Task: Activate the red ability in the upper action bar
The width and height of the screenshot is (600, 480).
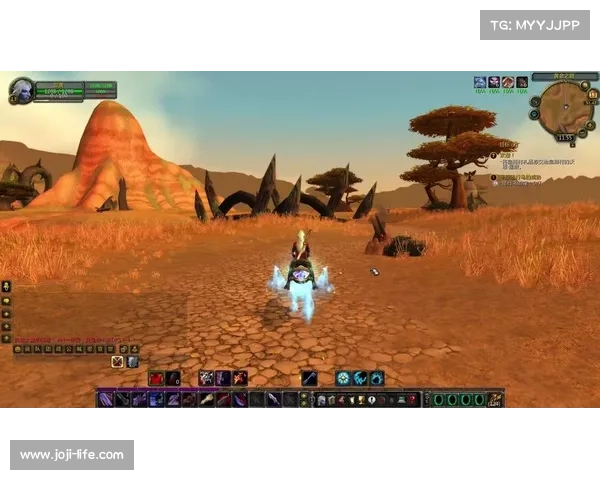Action: pos(157,378)
